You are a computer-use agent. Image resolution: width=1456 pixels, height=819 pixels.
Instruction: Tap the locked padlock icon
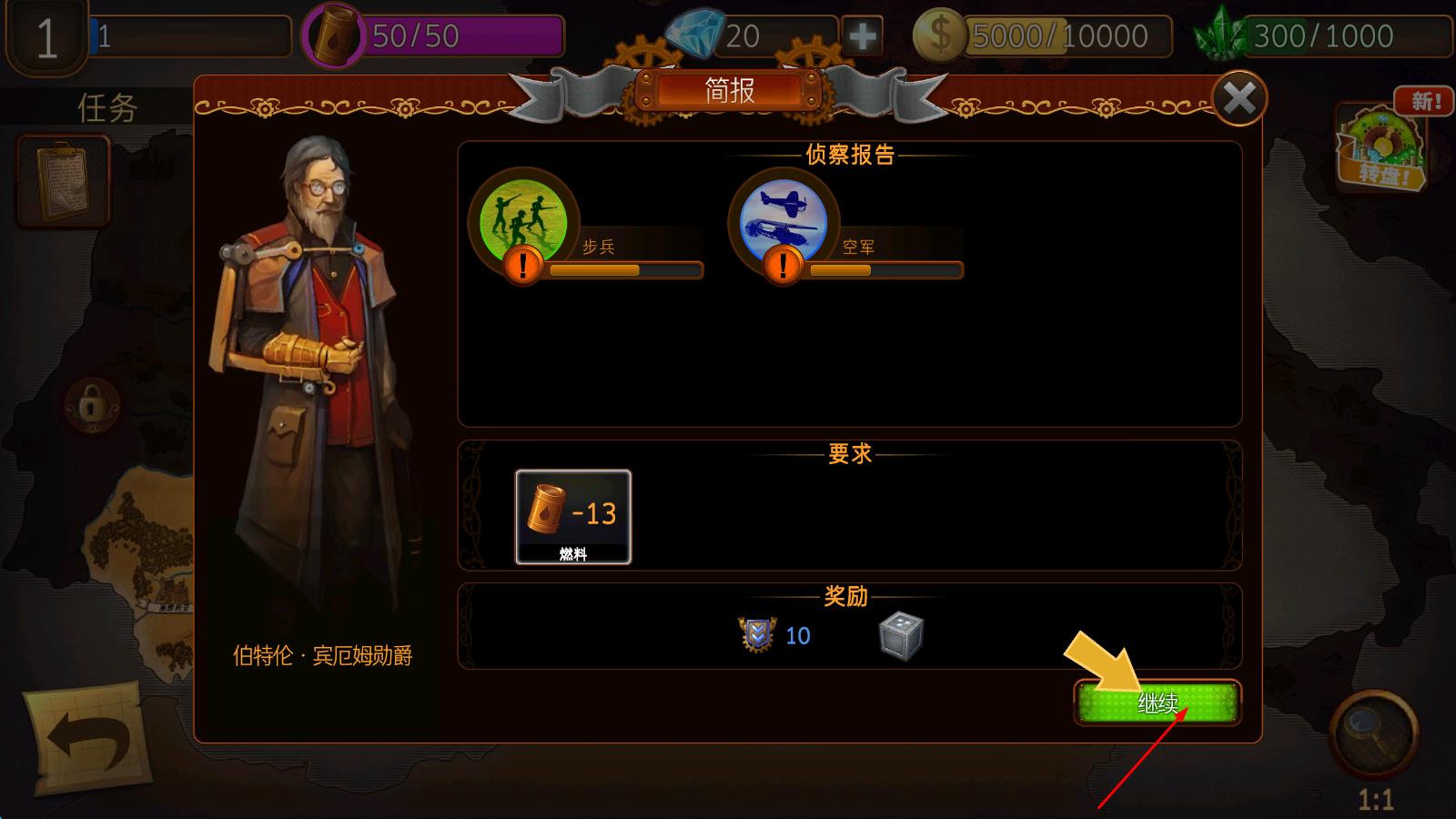(91, 404)
